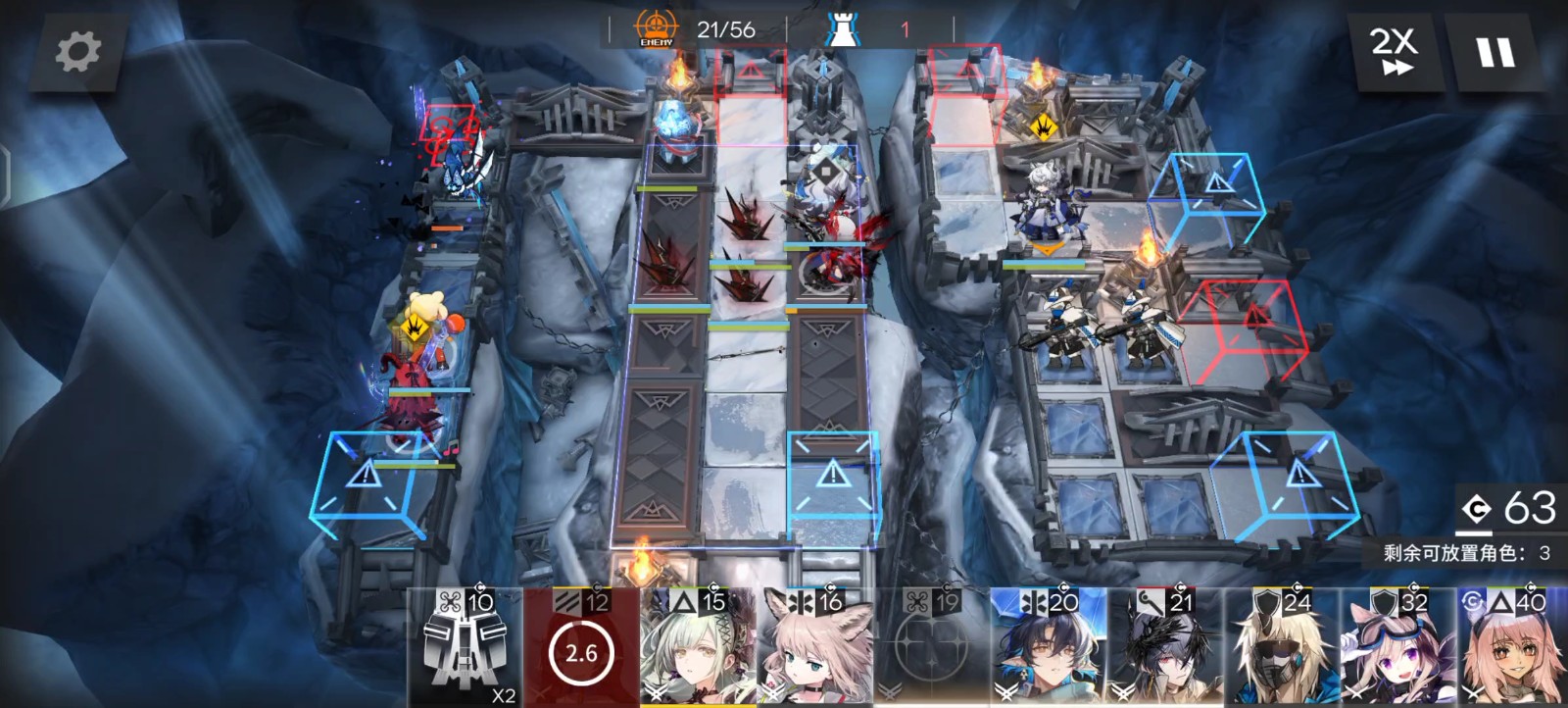Select the cost 10 support device card
This screenshot has height=708, width=1568.
tap(465, 649)
